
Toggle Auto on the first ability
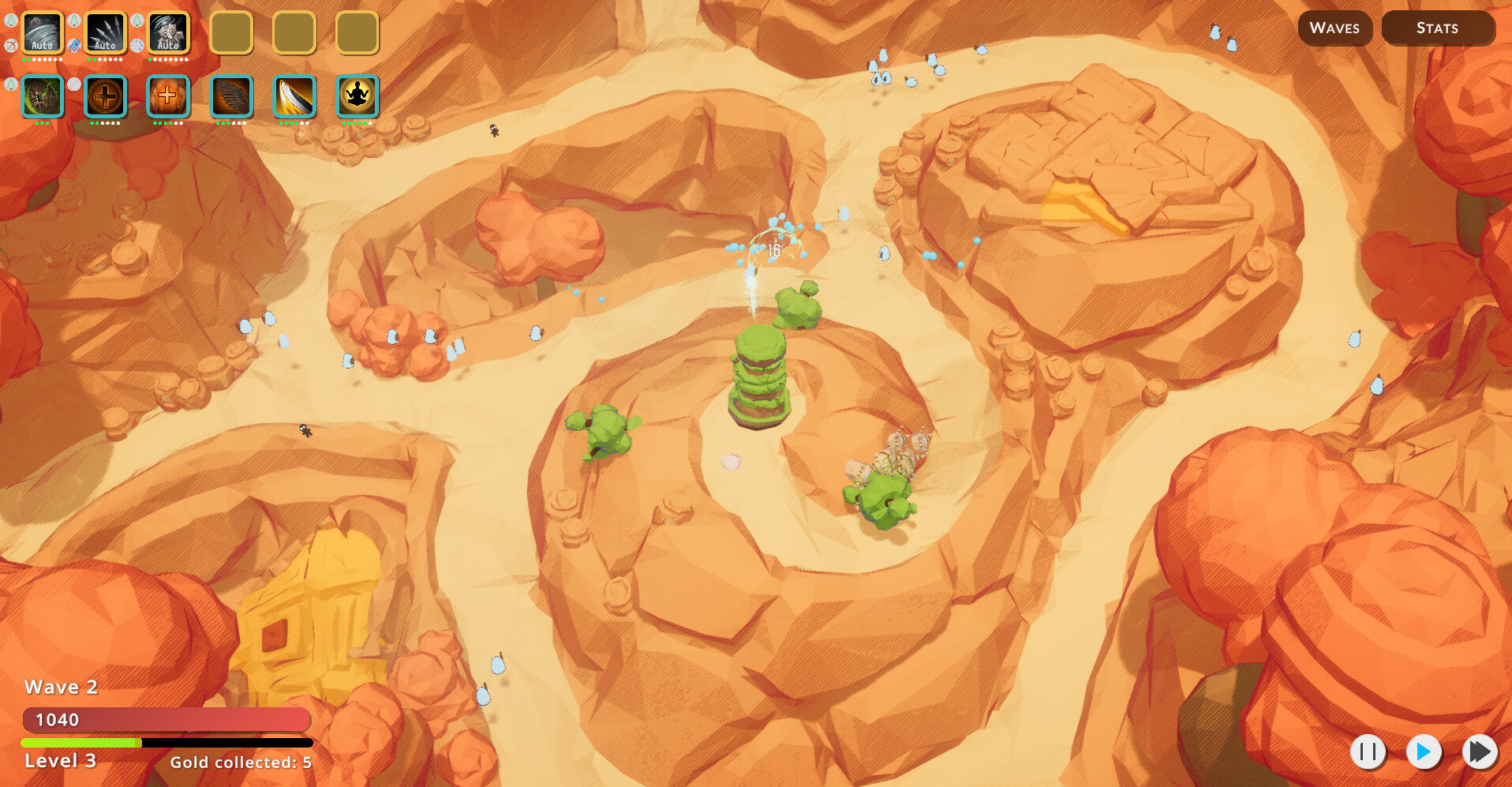41,45
